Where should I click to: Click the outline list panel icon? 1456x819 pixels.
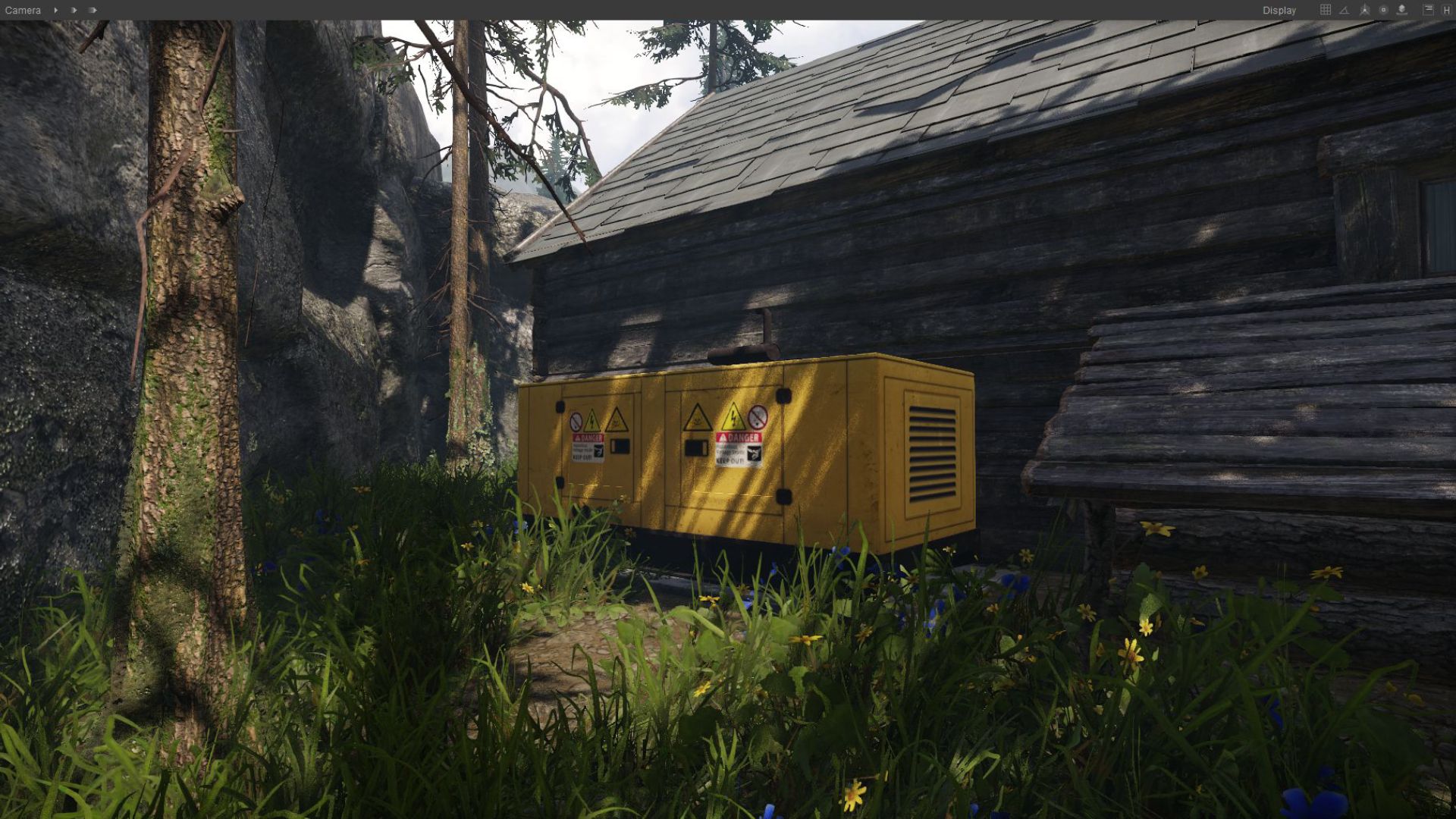point(1428,10)
